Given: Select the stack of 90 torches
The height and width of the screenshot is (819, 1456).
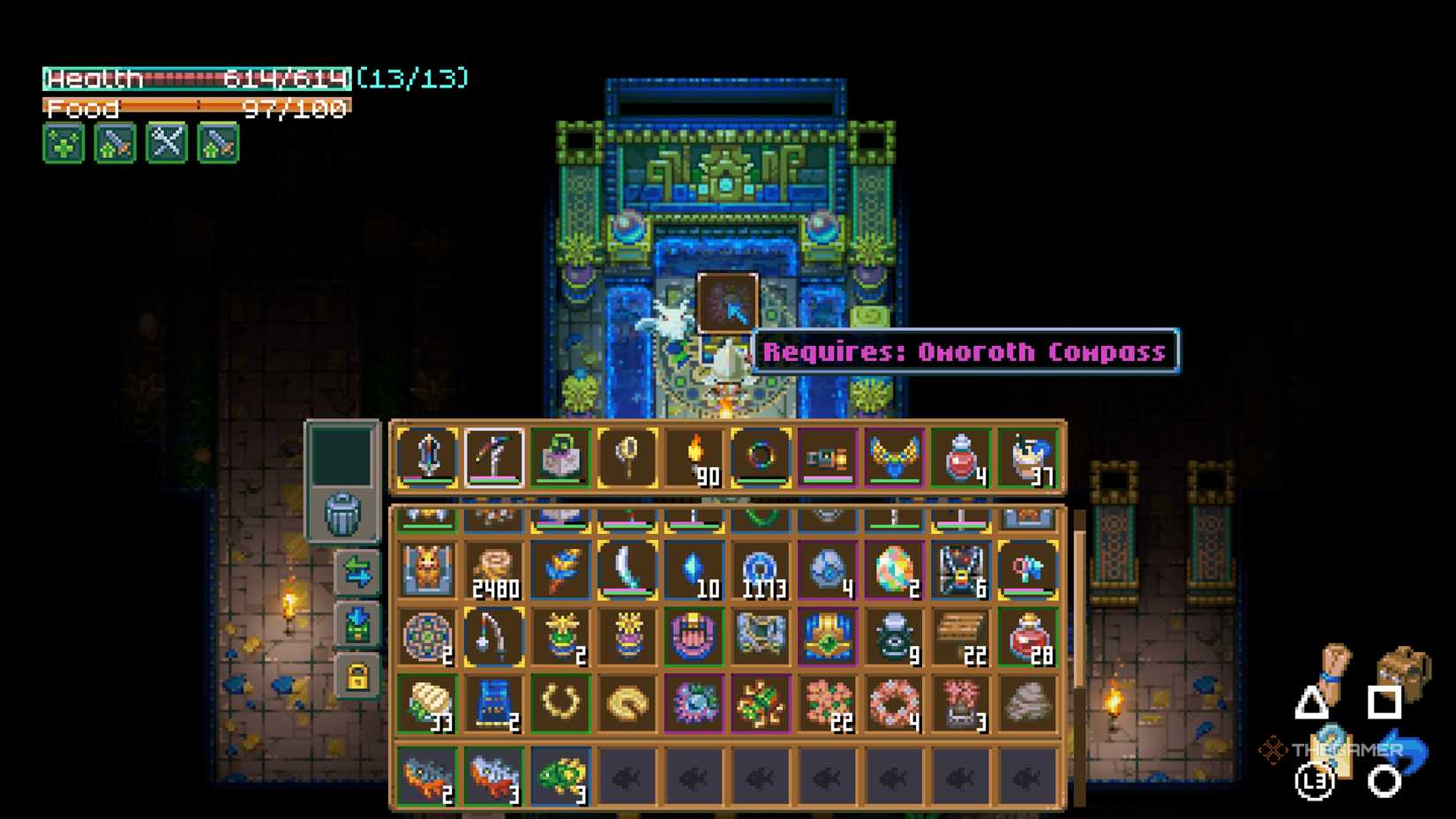Looking at the screenshot, I should pos(694,455).
